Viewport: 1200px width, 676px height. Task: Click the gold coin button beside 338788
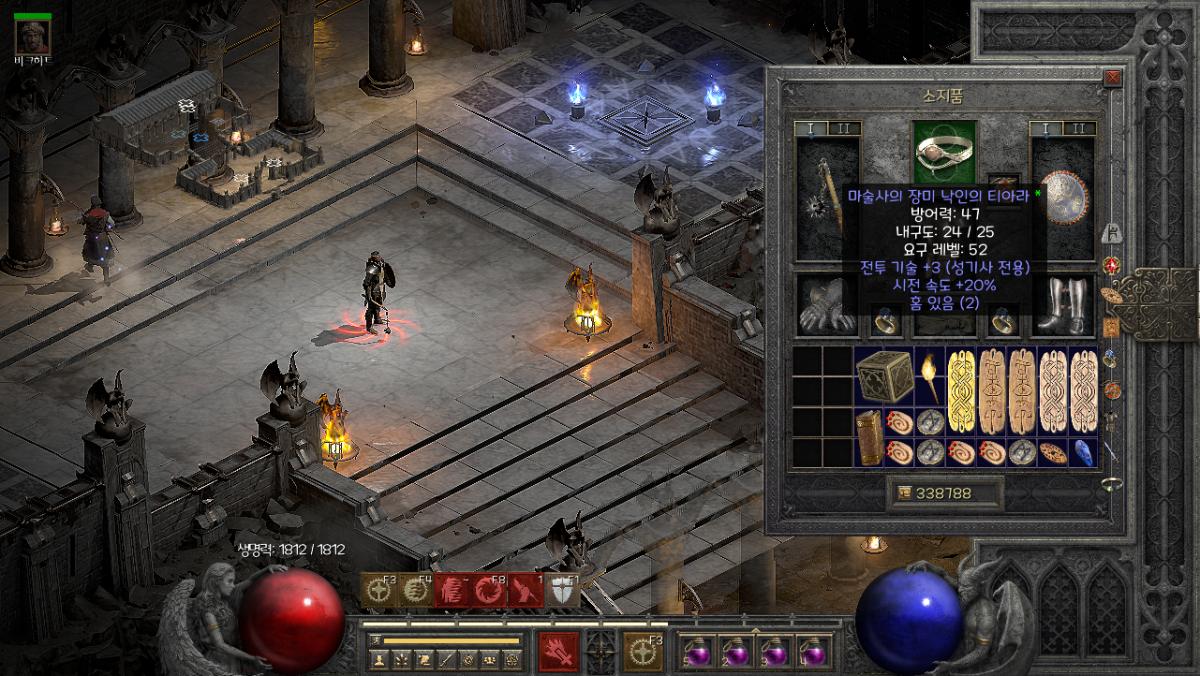click(x=904, y=492)
